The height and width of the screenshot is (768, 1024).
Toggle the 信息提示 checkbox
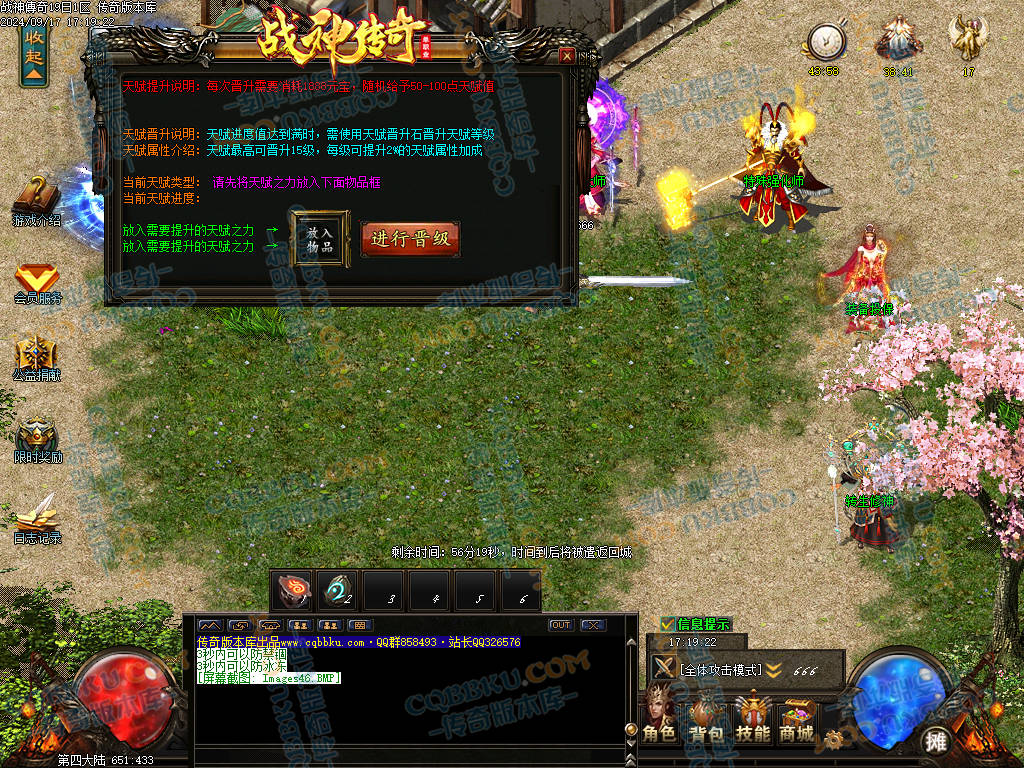[x=667, y=624]
